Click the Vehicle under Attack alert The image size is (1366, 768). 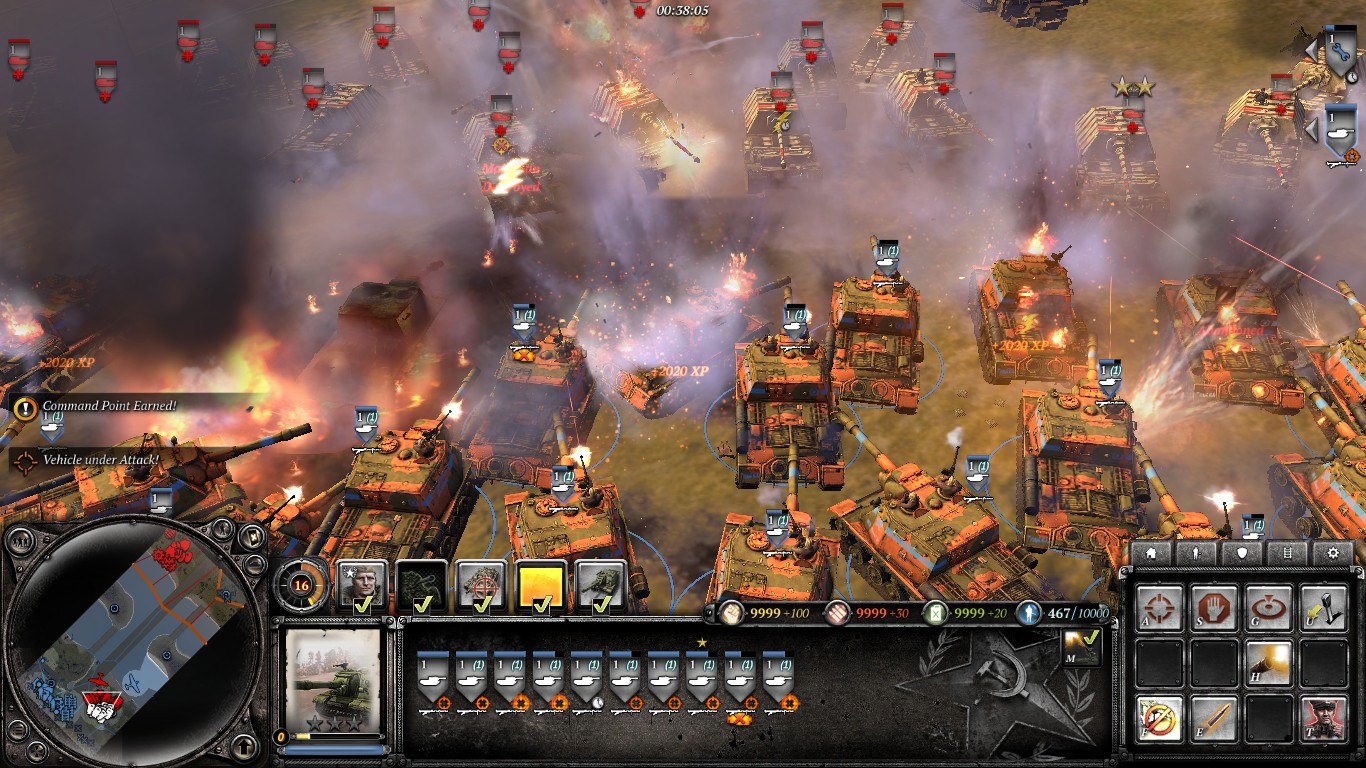coord(100,460)
